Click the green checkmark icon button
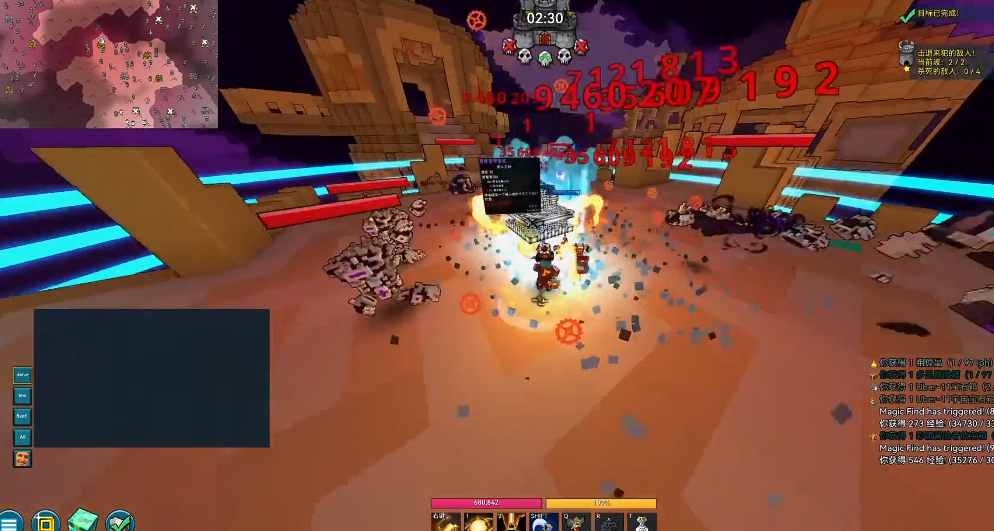The image size is (994, 531). point(119,521)
